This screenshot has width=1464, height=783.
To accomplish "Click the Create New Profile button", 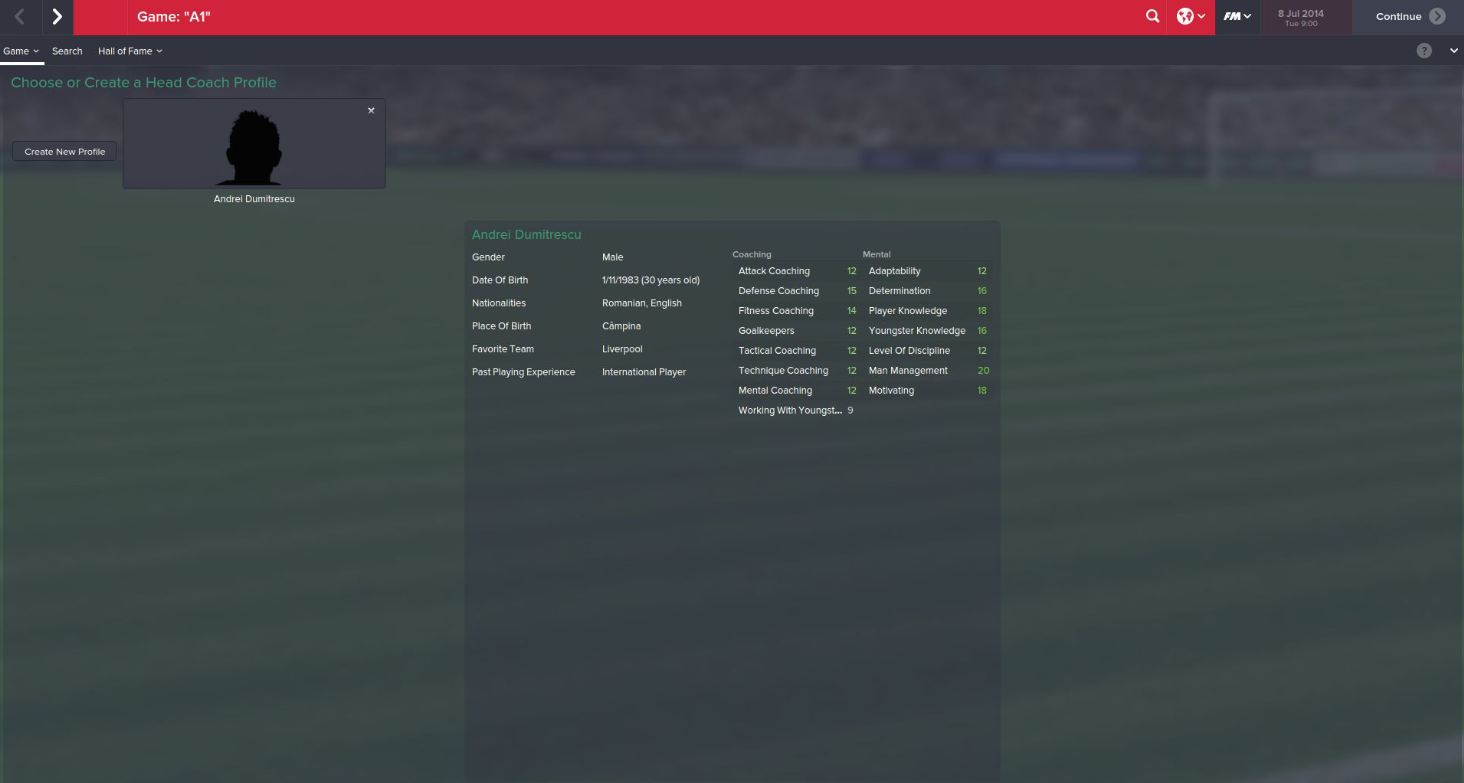I will tap(63, 151).
